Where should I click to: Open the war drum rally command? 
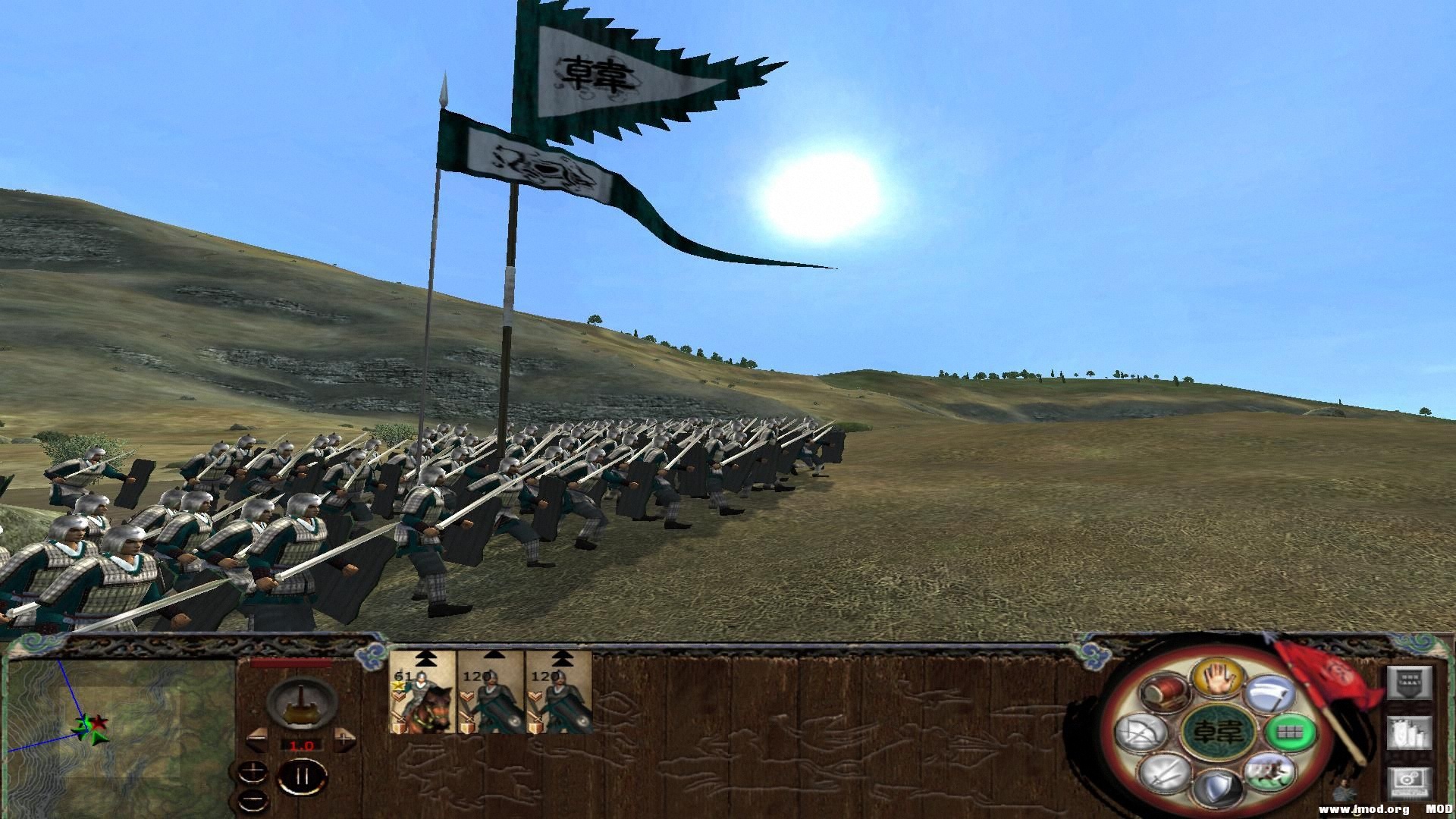pos(1164,693)
